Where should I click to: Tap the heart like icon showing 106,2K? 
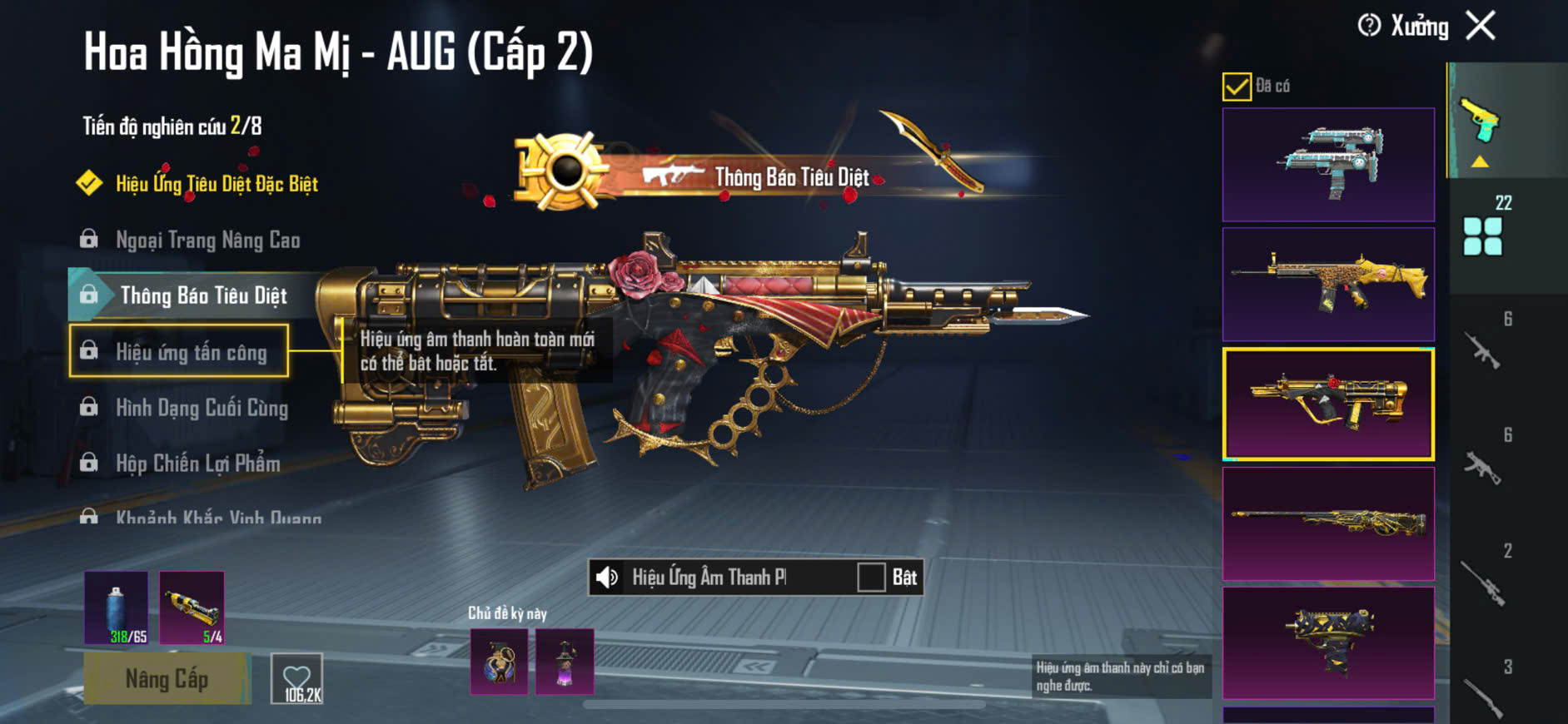[x=297, y=680]
